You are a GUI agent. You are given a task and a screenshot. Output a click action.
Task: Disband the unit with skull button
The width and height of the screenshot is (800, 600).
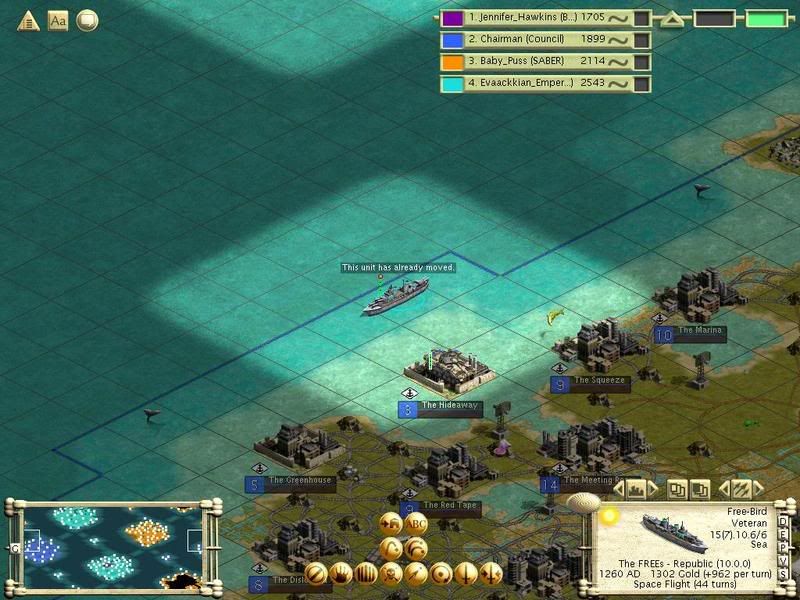pos(391,573)
